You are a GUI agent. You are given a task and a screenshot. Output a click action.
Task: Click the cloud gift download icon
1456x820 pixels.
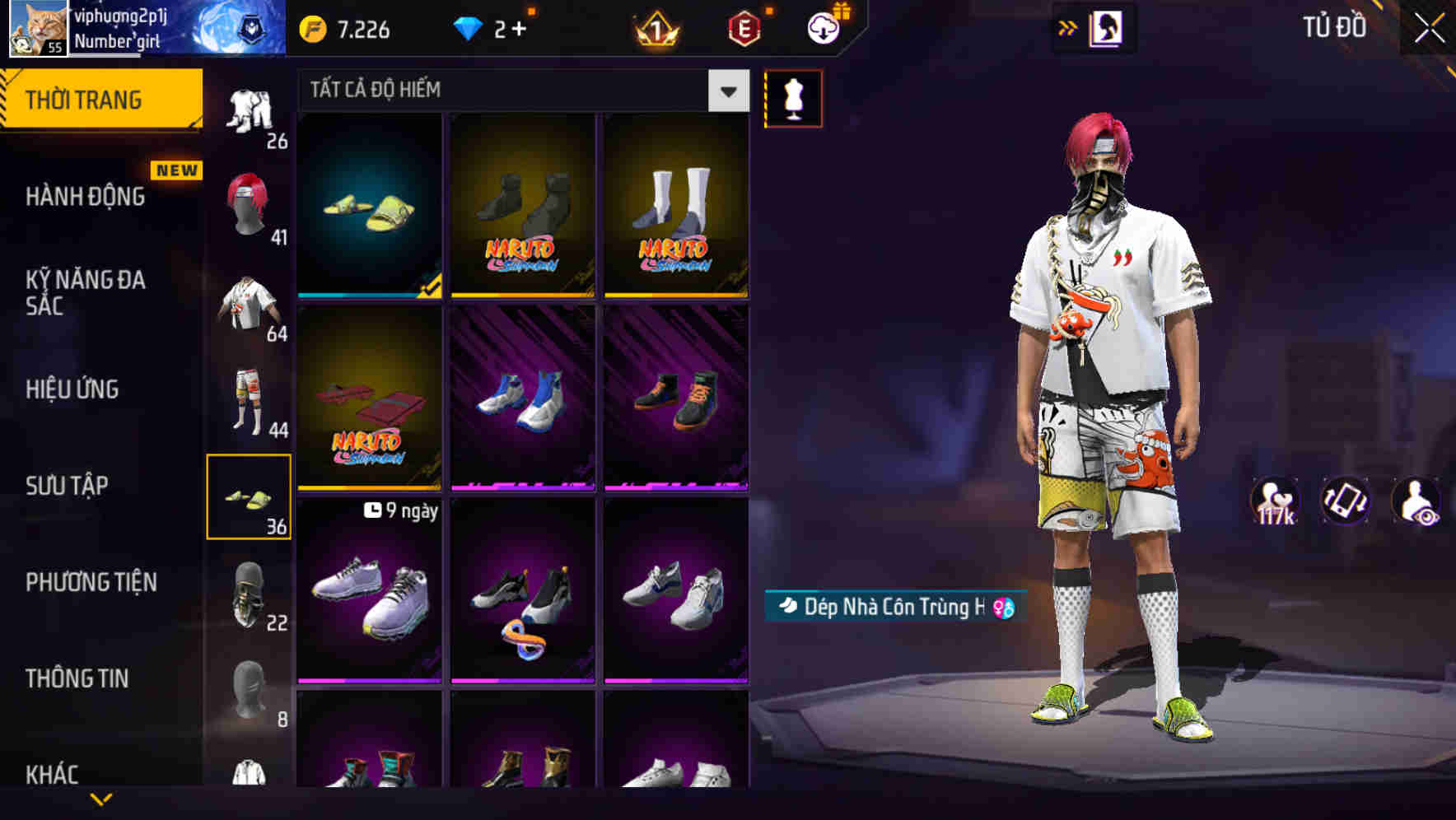click(x=823, y=26)
